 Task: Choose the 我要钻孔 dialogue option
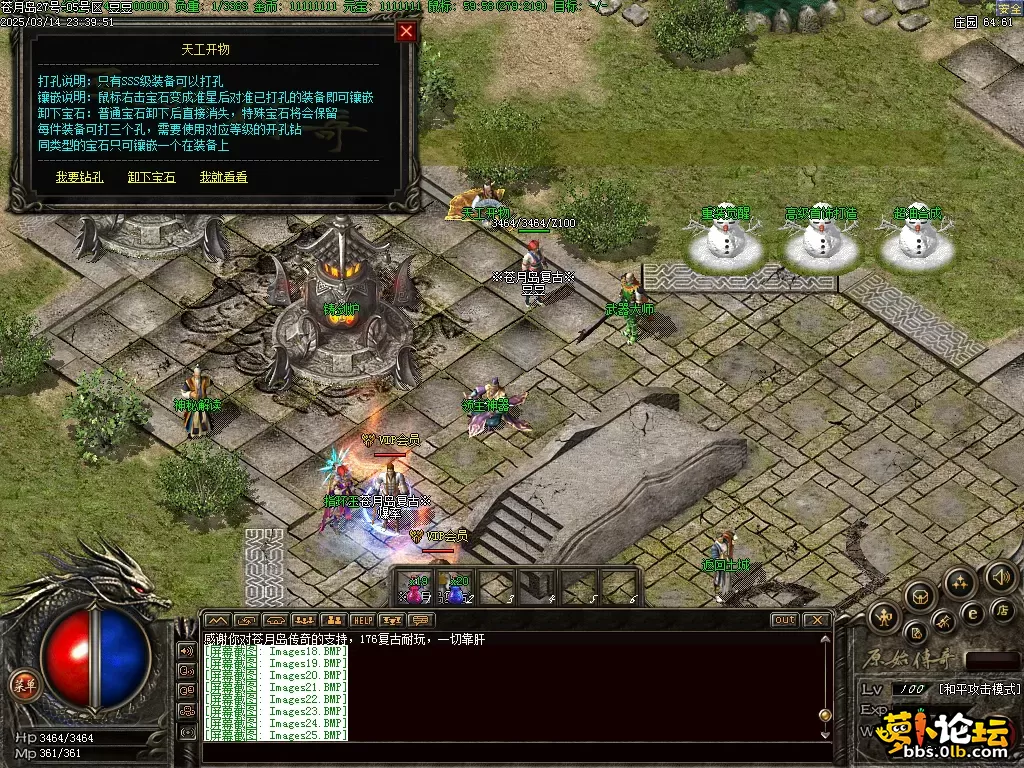pyautogui.click(x=79, y=177)
